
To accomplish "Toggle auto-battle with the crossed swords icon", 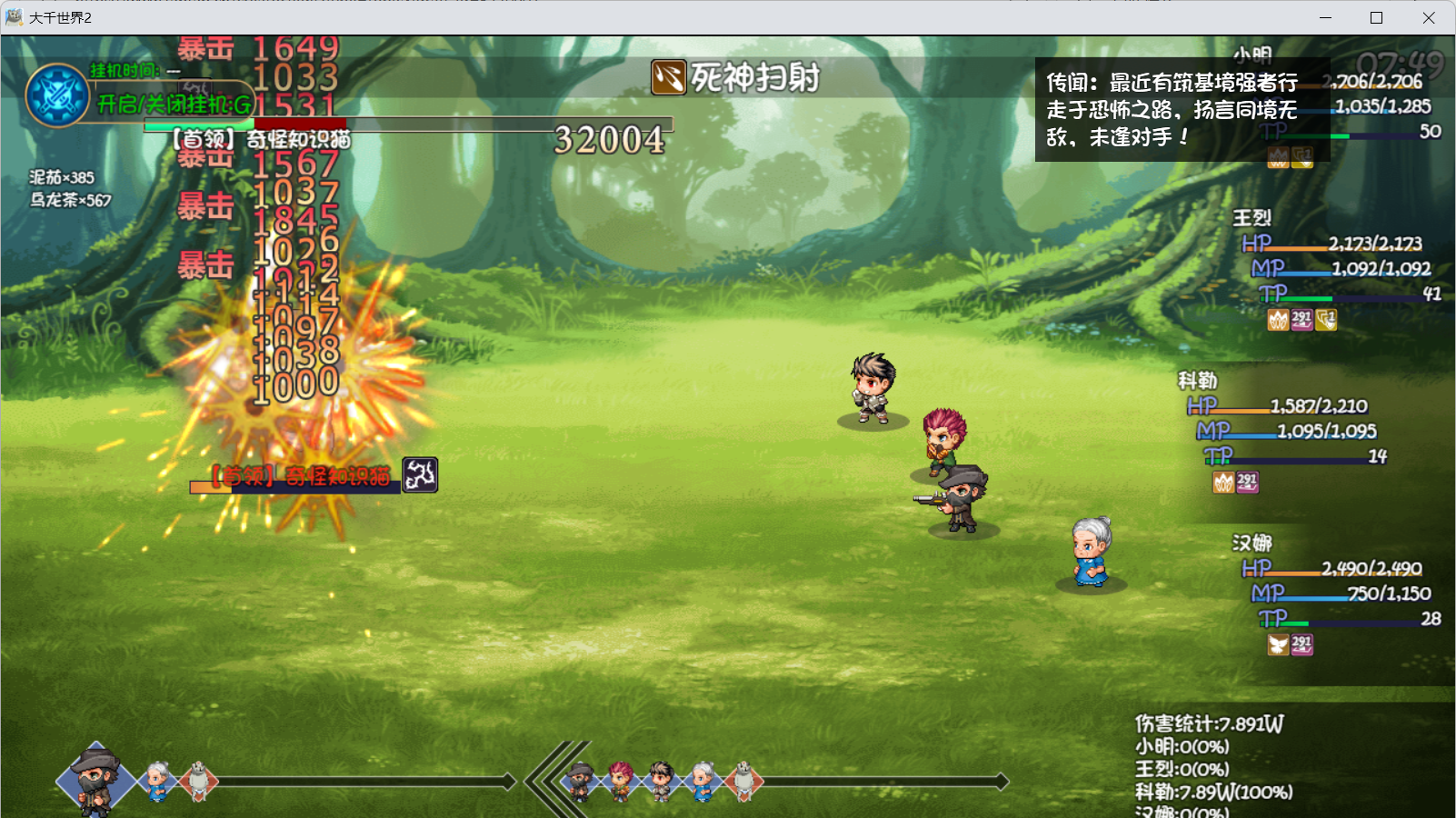I will pos(57,95).
